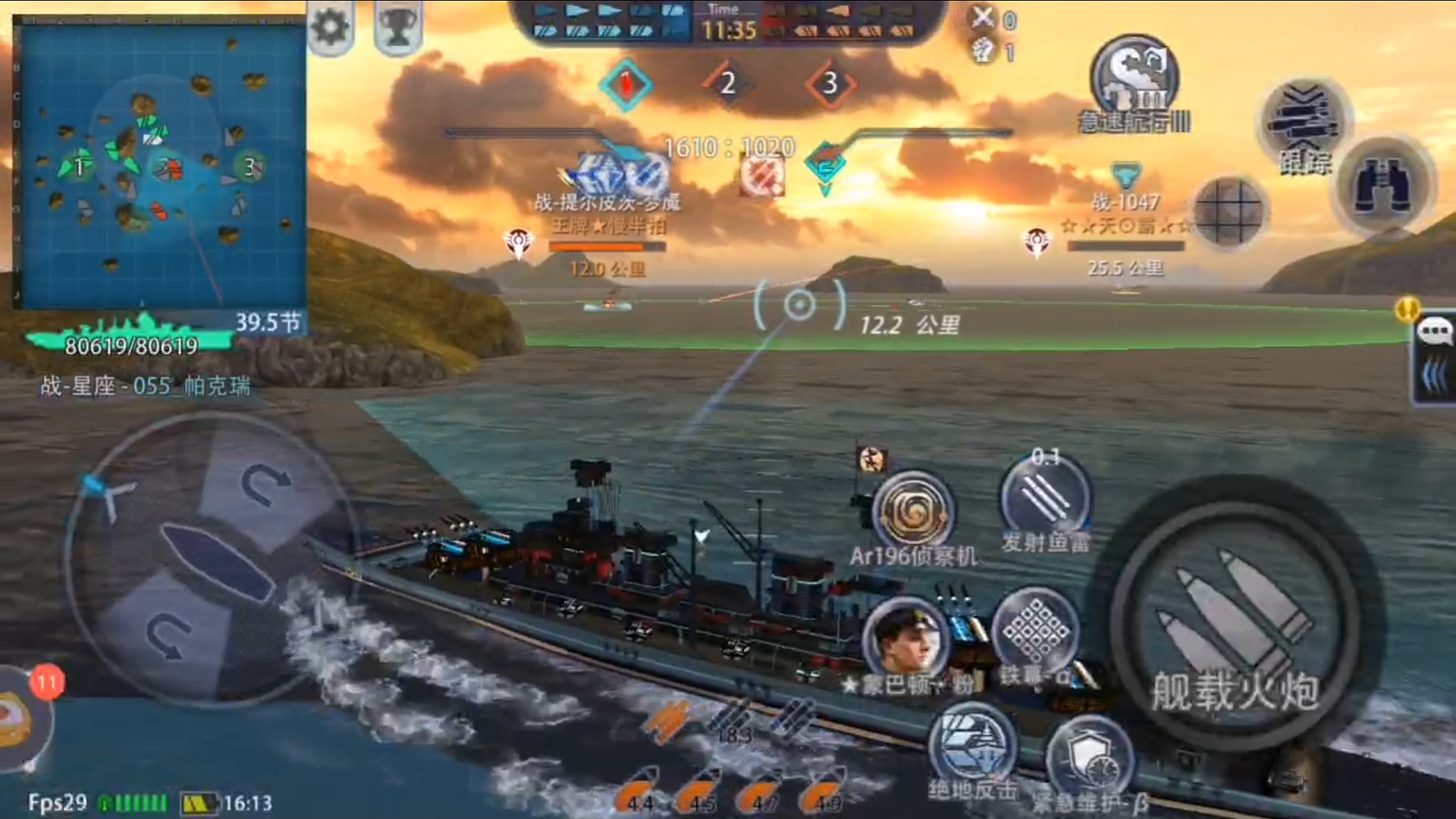Click the battle minimap
Screen dimensions: 1456x819
pos(160,163)
